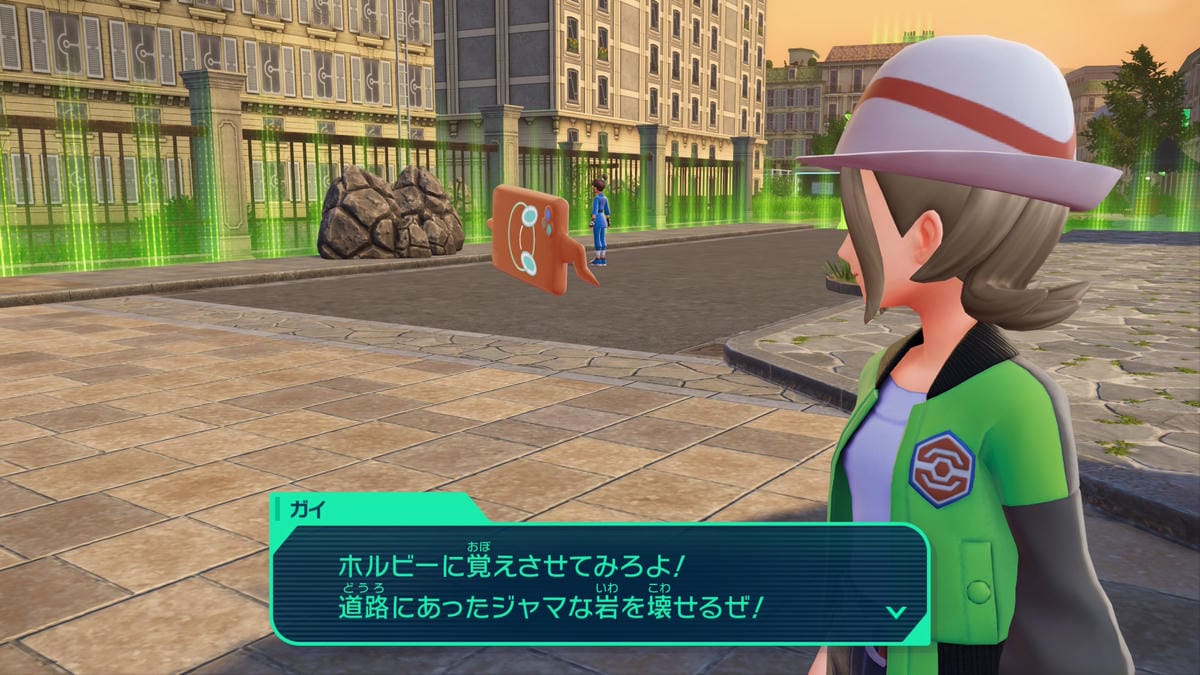Advance dialogue with the down-arrow indicator
This screenshot has height=675, width=1200.
click(x=896, y=611)
